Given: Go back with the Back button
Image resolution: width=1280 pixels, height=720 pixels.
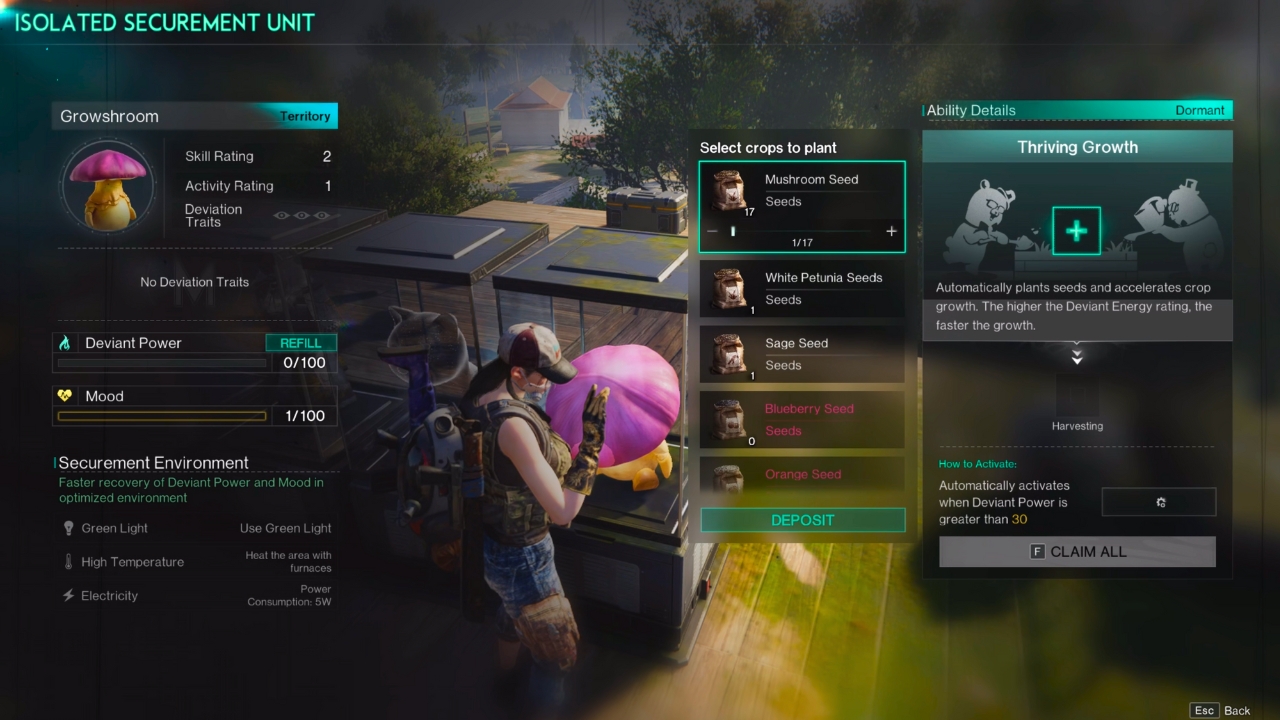Looking at the screenshot, I should tap(1221, 710).
